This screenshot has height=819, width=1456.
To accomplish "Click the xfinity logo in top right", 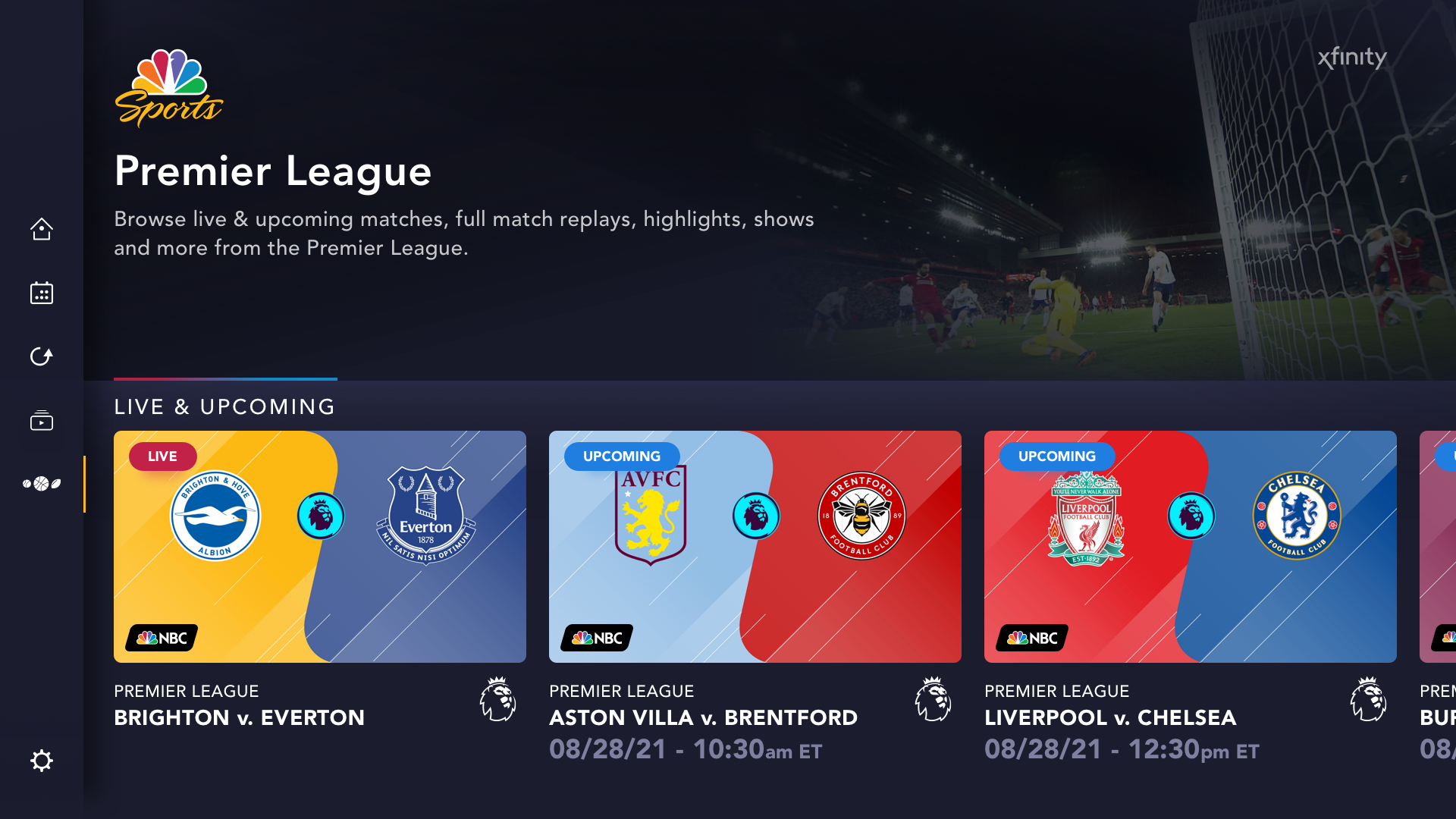I will (x=1352, y=57).
